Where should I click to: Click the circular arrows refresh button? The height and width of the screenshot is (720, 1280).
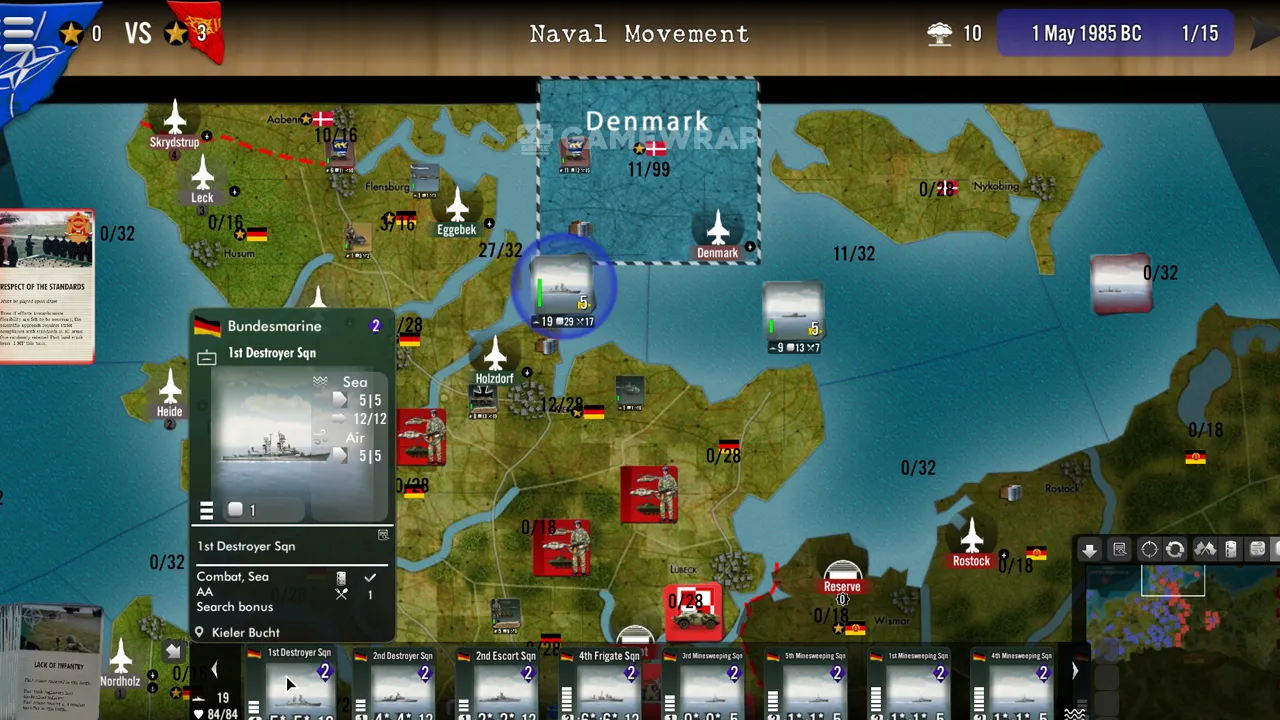click(1175, 549)
